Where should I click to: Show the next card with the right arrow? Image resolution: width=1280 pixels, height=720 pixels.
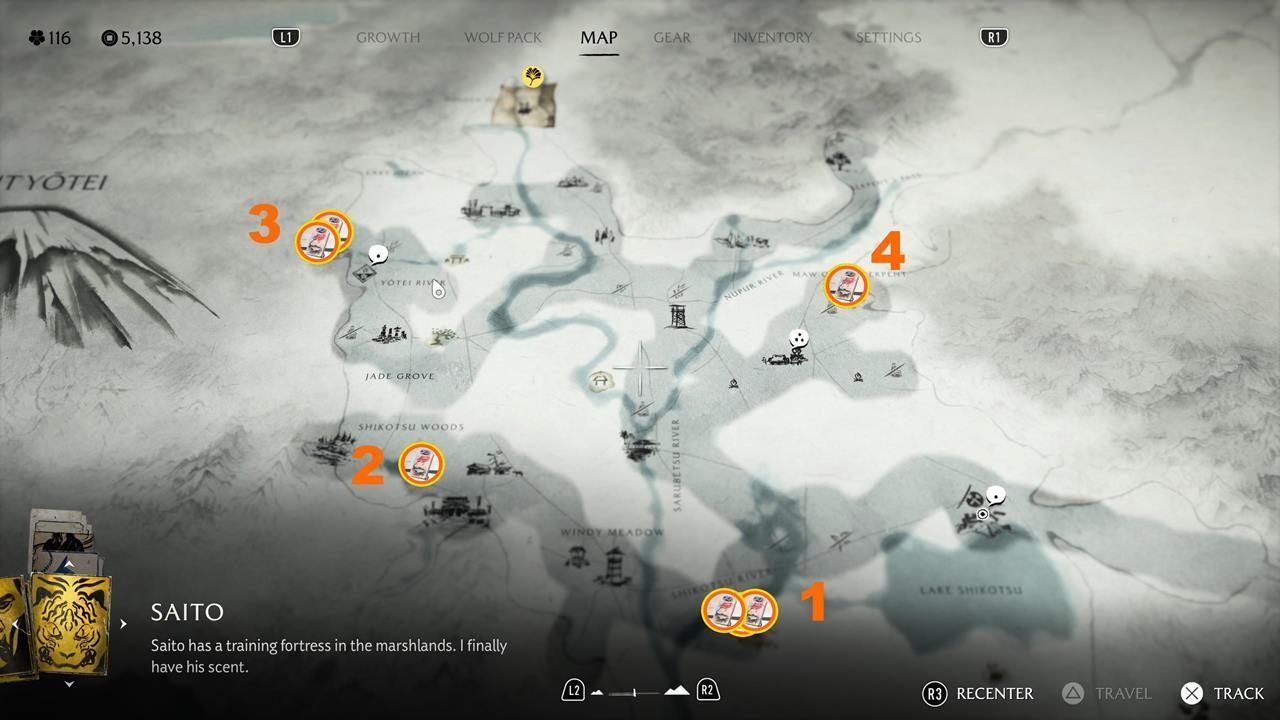(x=123, y=624)
